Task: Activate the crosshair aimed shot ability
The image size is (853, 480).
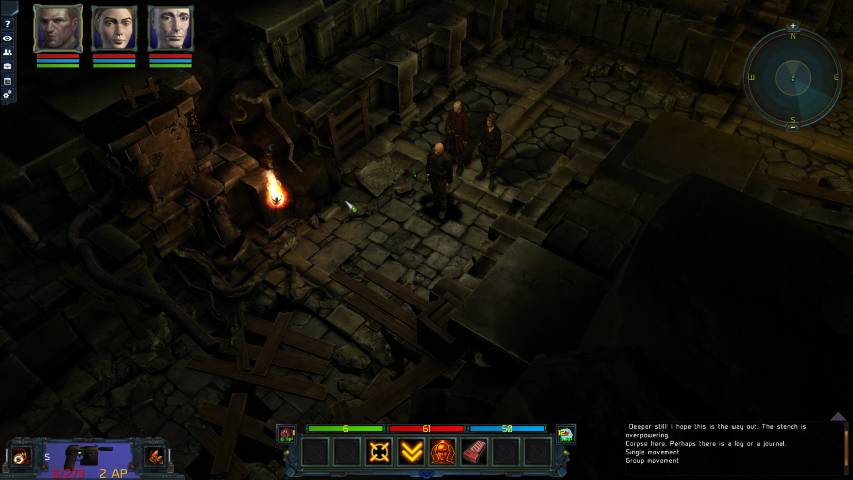Action: [x=378, y=452]
